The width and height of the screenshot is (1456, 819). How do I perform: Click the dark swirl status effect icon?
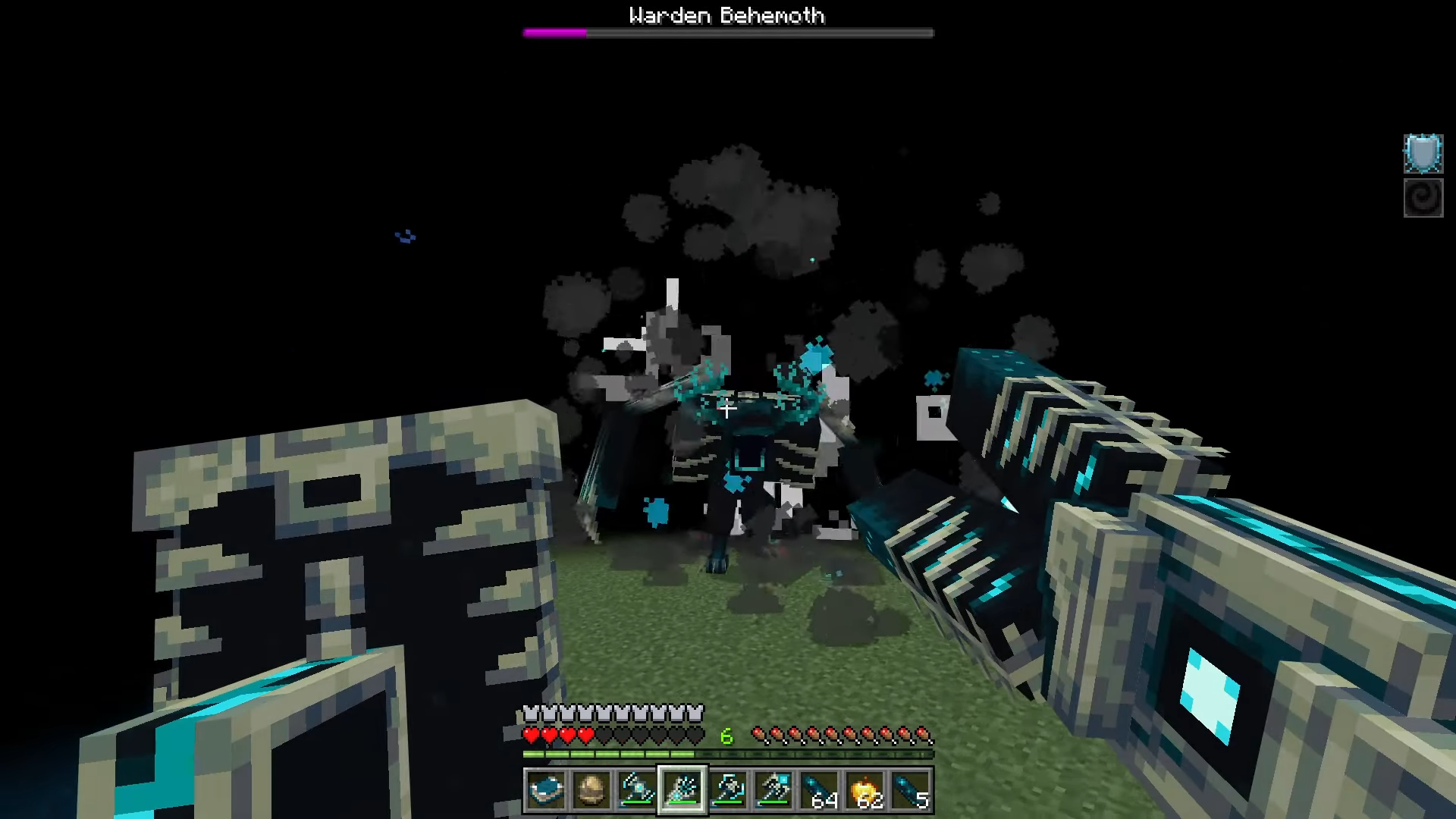click(1423, 198)
